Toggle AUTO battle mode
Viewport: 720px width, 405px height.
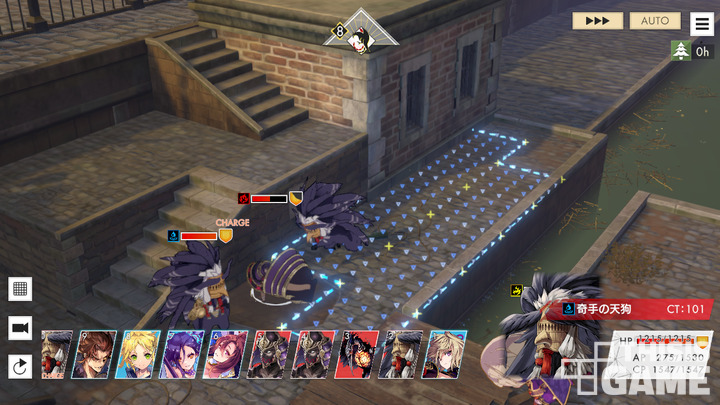tap(655, 20)
